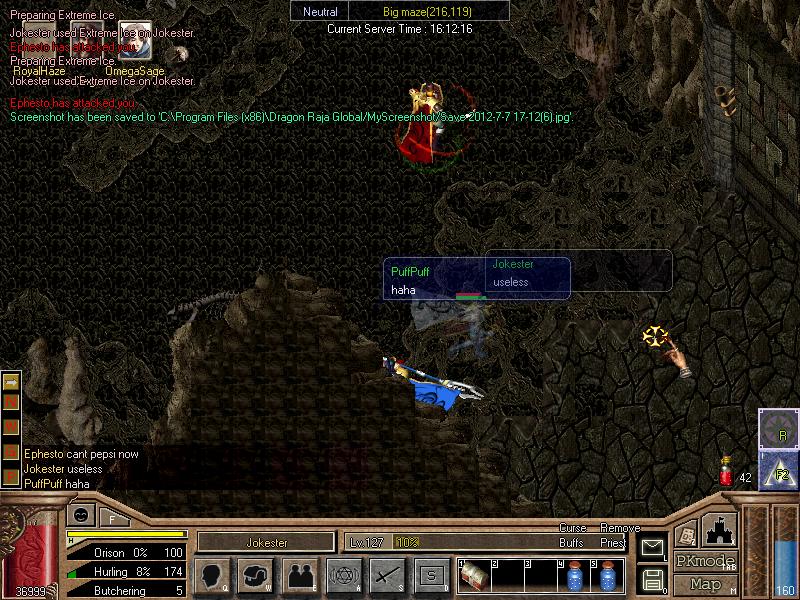This screenshot has width=800, height=600.
Task: Open the crossed swords combat button
Action: coord(387,576)
